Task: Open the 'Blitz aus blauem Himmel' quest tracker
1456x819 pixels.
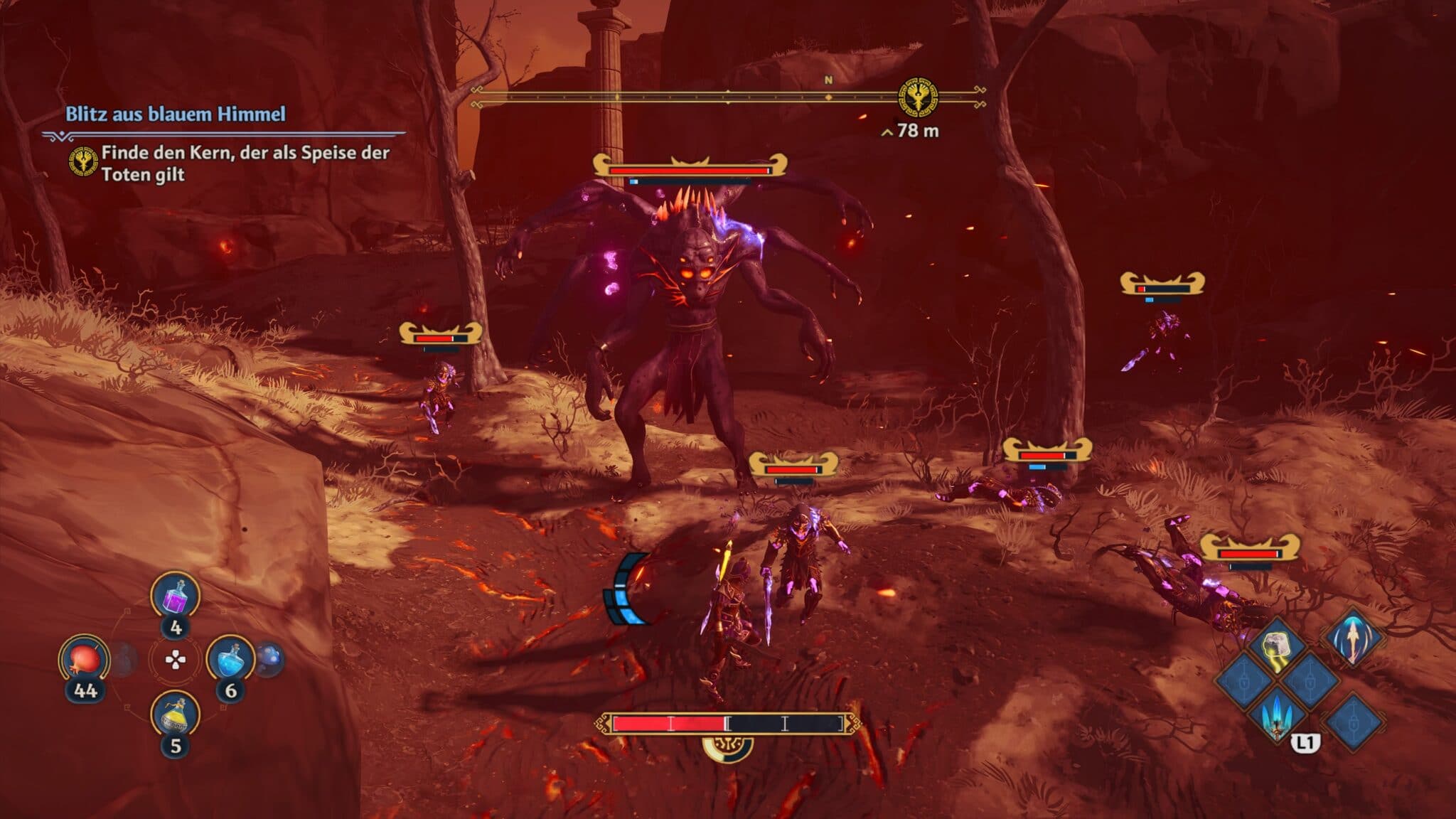Action: click(176, 114)
